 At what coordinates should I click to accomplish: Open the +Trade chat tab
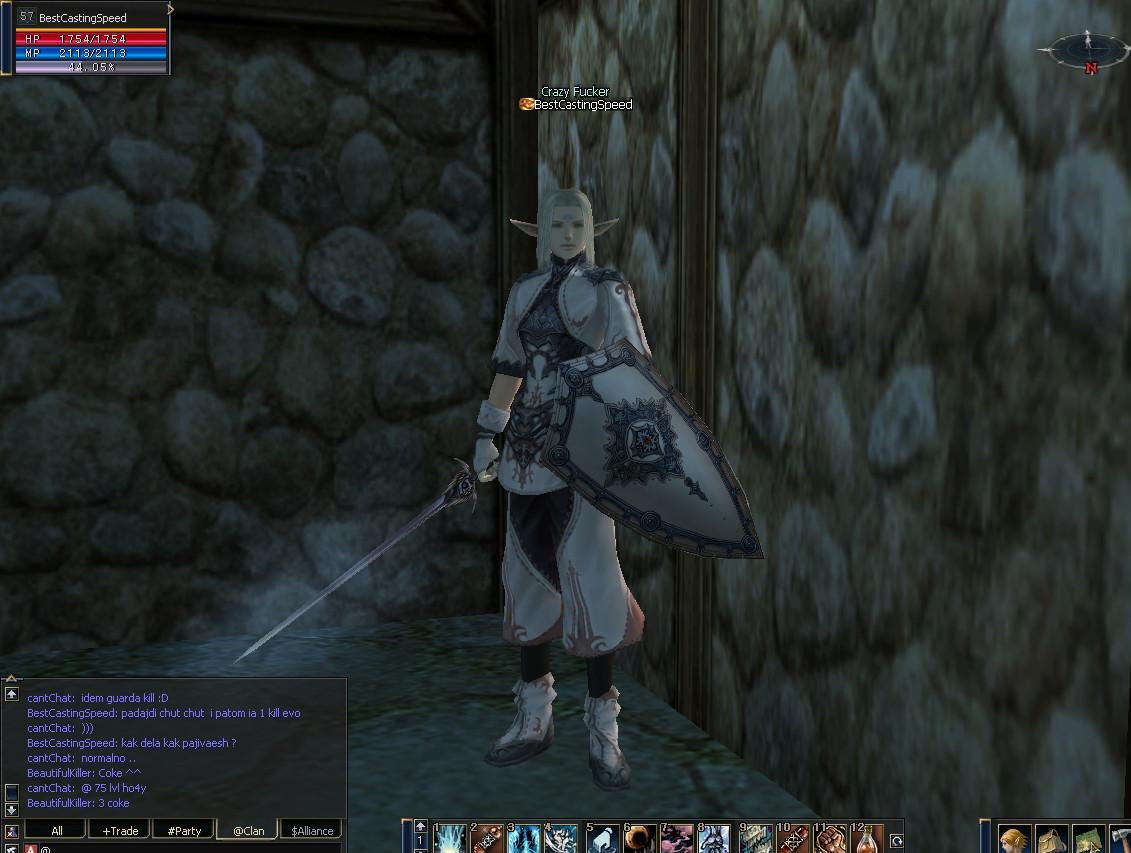tap(120, 830)
